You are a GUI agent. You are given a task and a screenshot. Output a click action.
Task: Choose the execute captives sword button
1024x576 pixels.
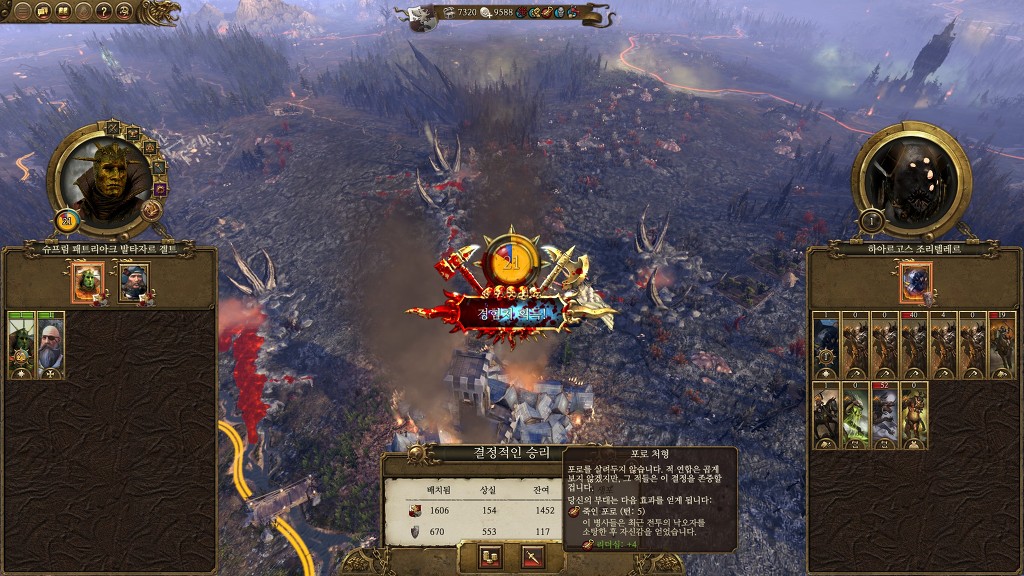pyautogui.click(x=532, y=558)
